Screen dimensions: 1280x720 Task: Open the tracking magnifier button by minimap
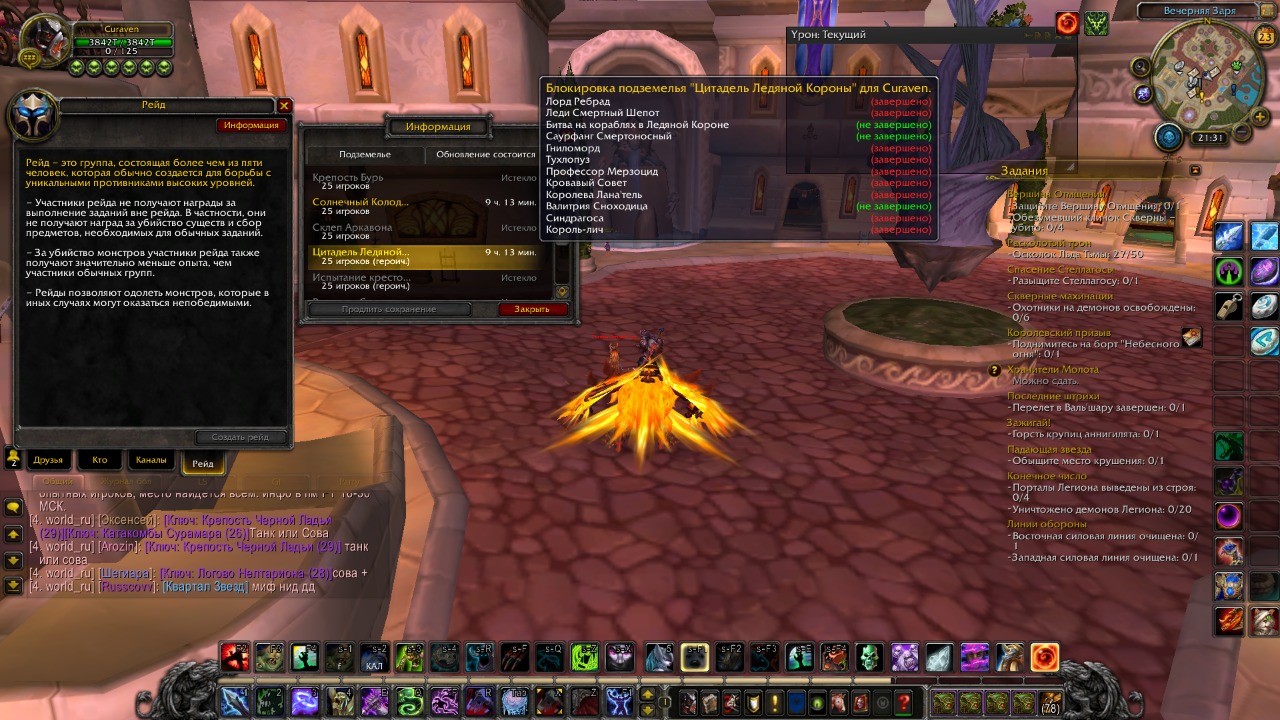point(1141,66)
